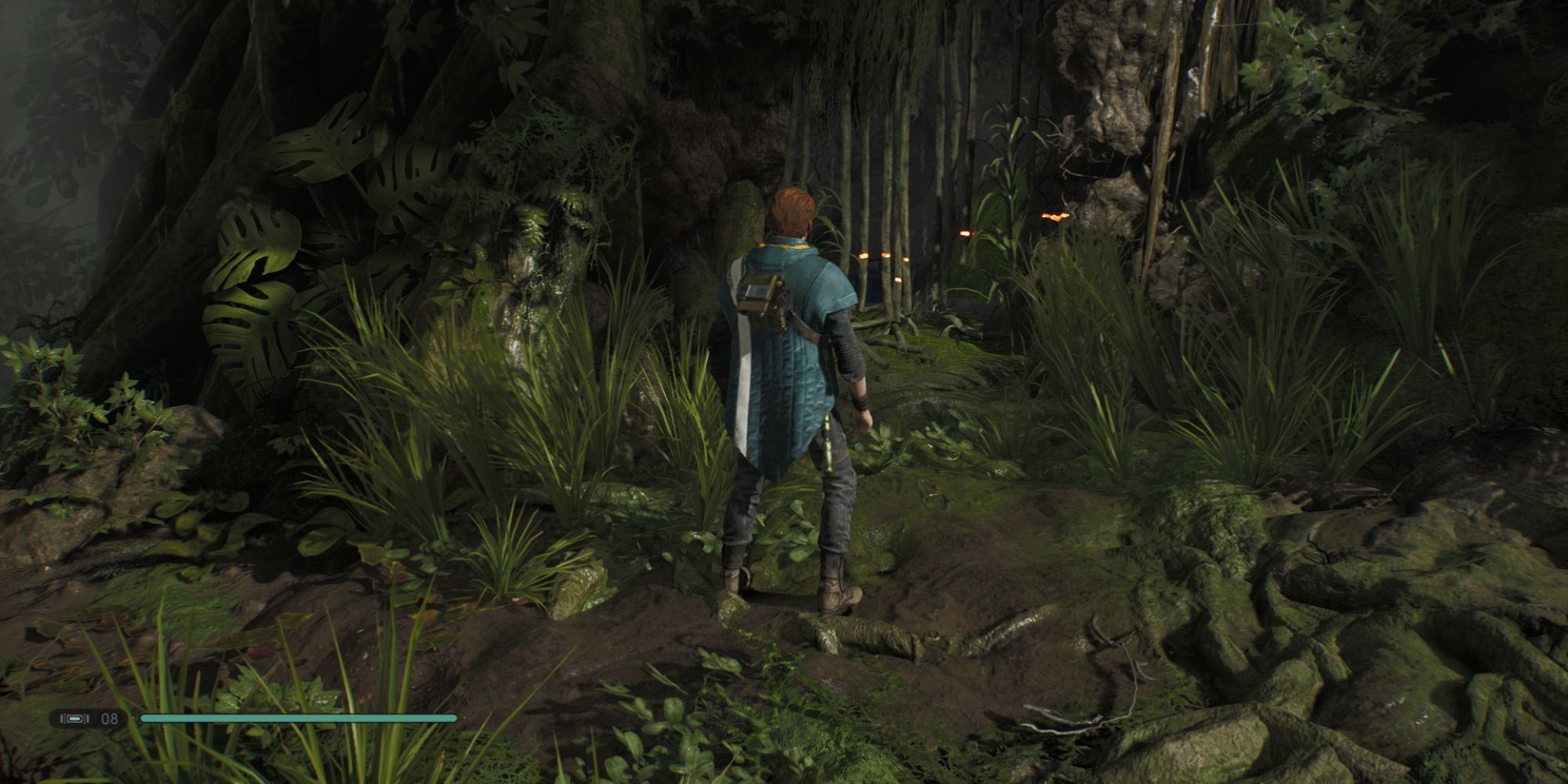The height and width of the screenshot is (784, 1568).
Task: Click the leftmost flame light between the trees
Action: [862, 255]
